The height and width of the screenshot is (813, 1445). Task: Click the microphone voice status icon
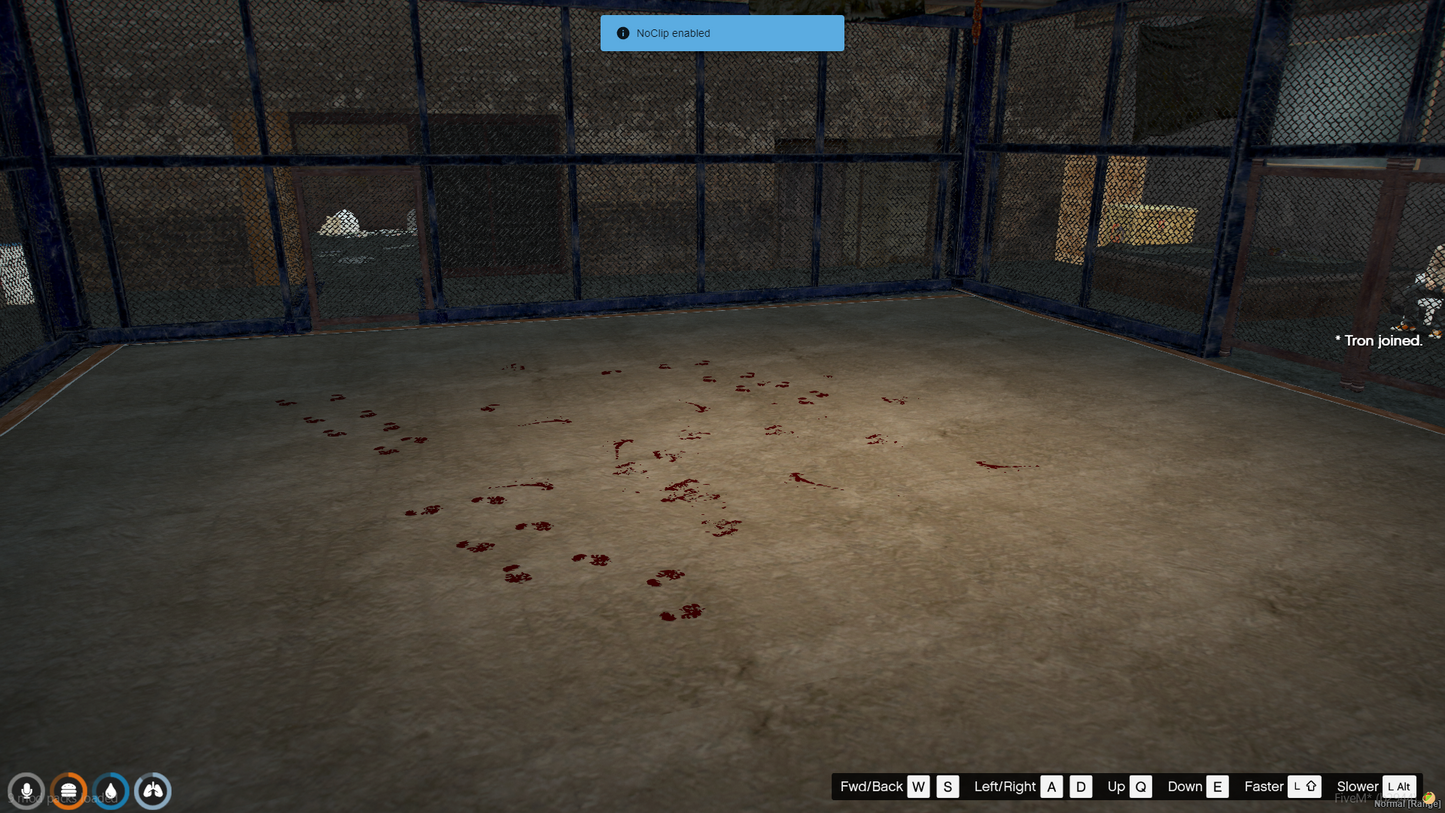(26, 791)
